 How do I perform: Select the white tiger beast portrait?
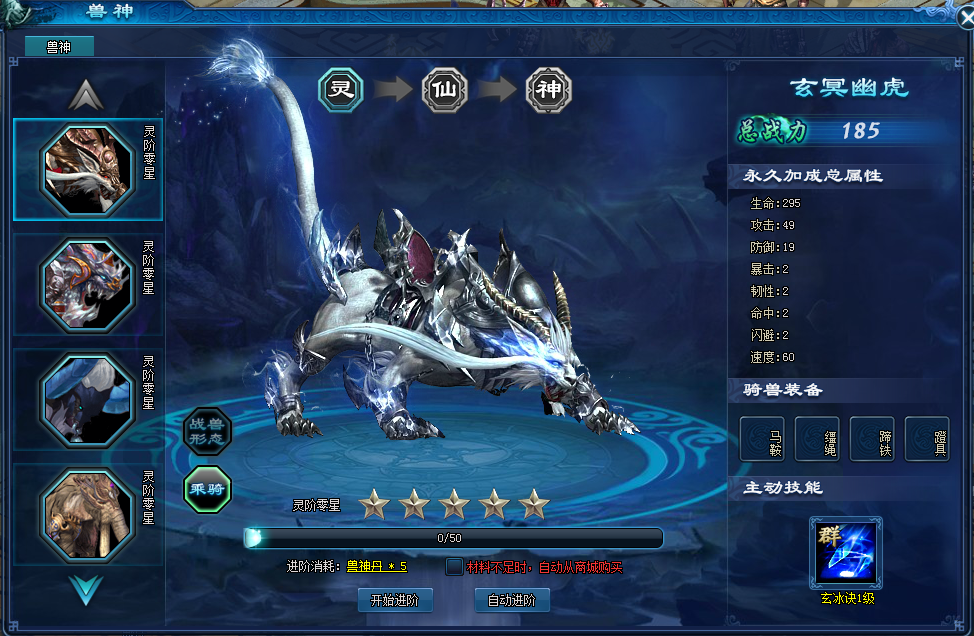click(86, 169)
